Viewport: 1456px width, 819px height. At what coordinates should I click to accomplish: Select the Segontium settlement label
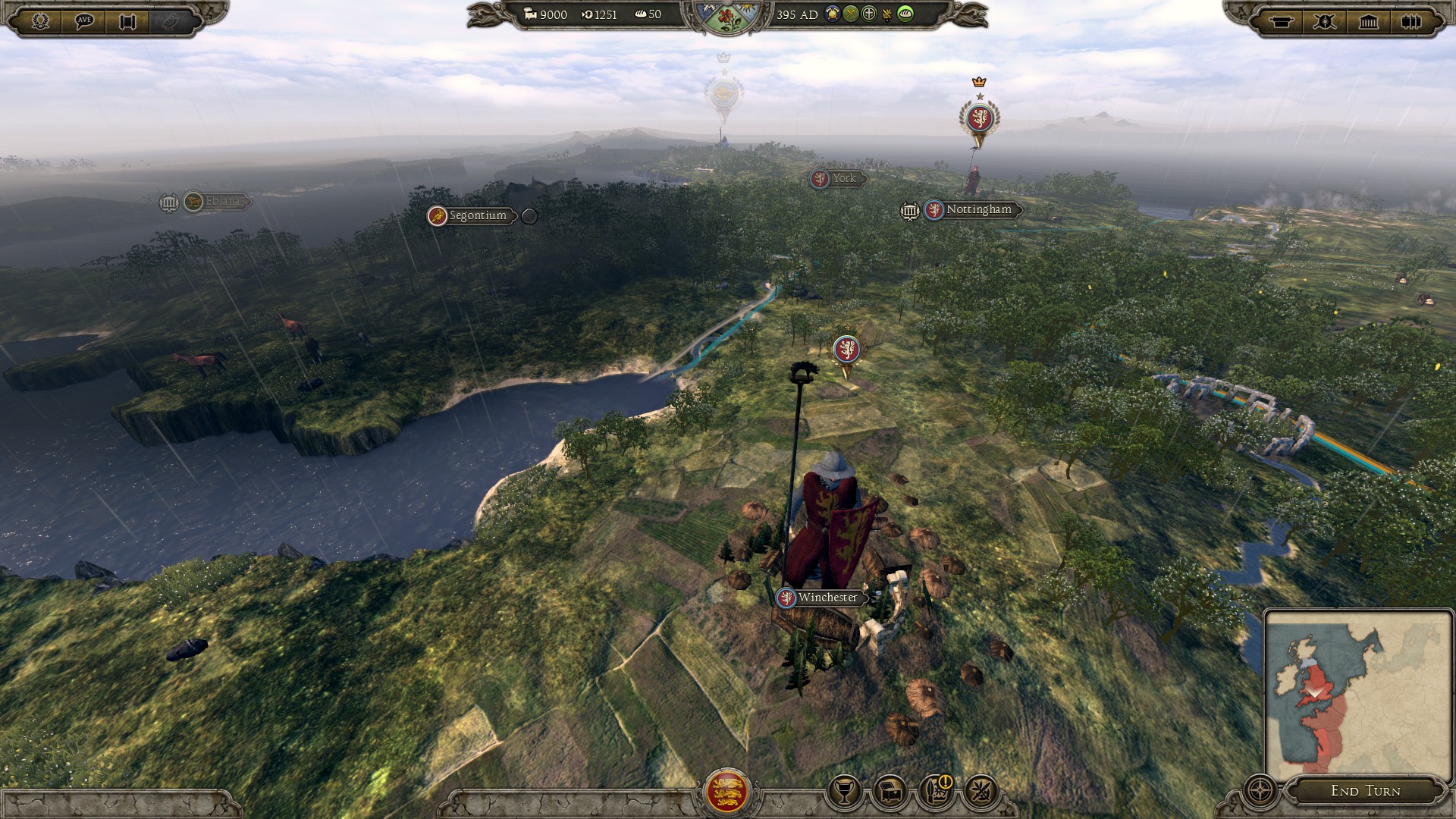coord(477,216)
